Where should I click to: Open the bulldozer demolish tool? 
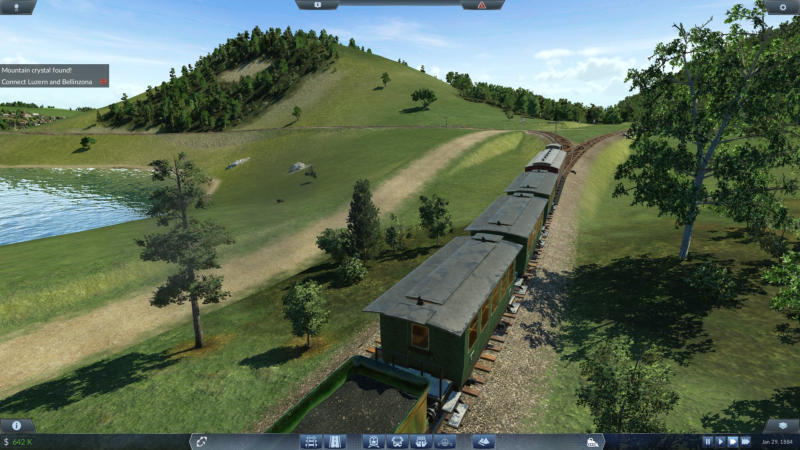coord(594,441)
